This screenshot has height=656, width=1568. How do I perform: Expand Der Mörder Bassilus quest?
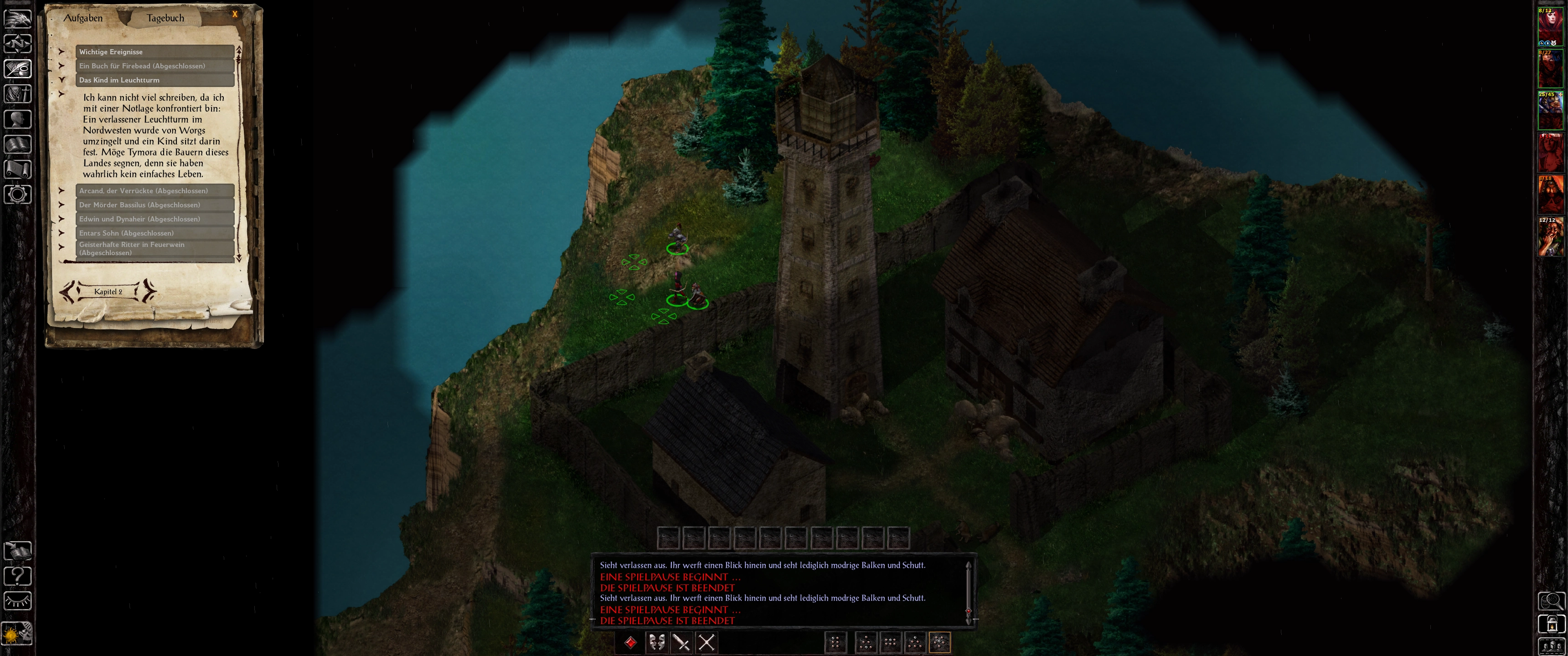click(155, 205)
